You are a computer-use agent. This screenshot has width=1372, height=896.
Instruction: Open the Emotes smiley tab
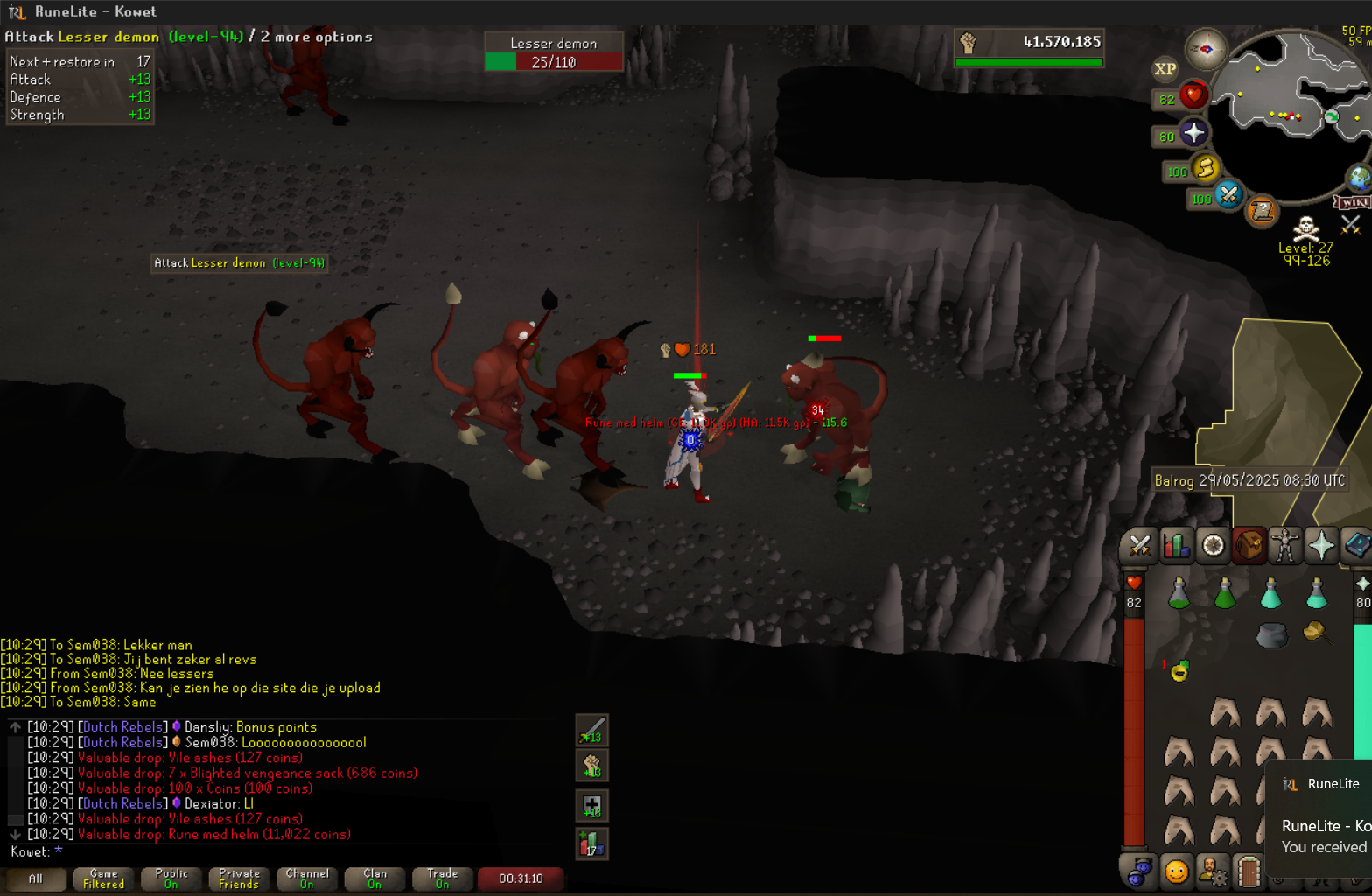[1176, 871]
